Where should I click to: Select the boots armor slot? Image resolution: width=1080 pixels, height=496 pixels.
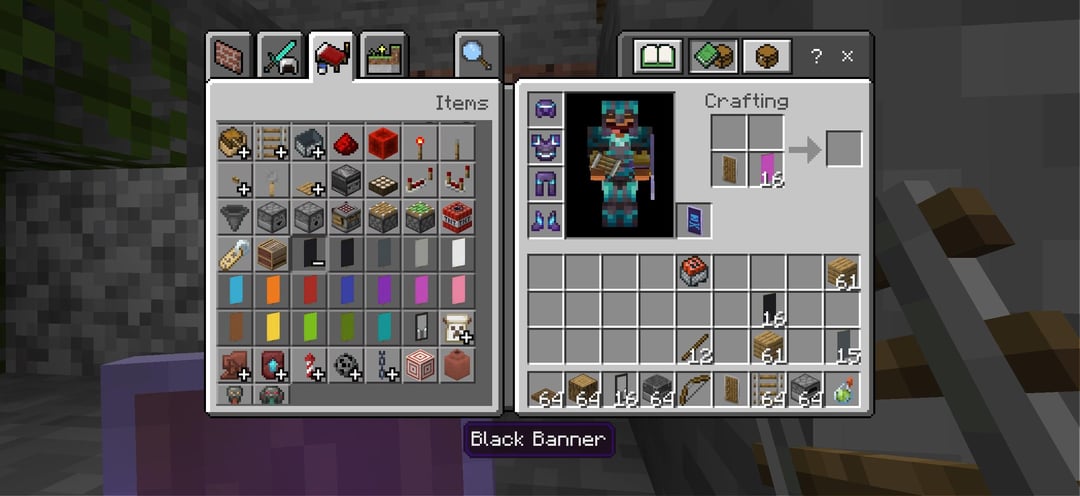(547, 220)
